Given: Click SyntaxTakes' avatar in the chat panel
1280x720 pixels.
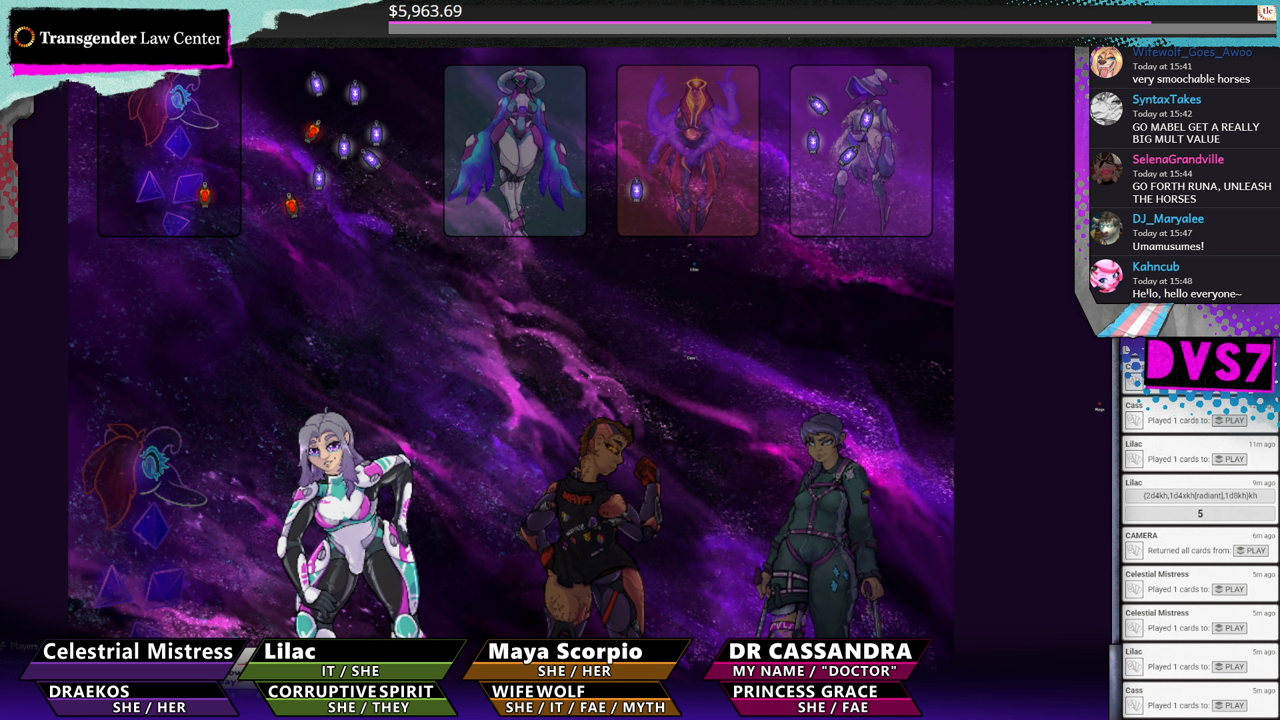Looking at the screenshot, I should click(1106, 110).
